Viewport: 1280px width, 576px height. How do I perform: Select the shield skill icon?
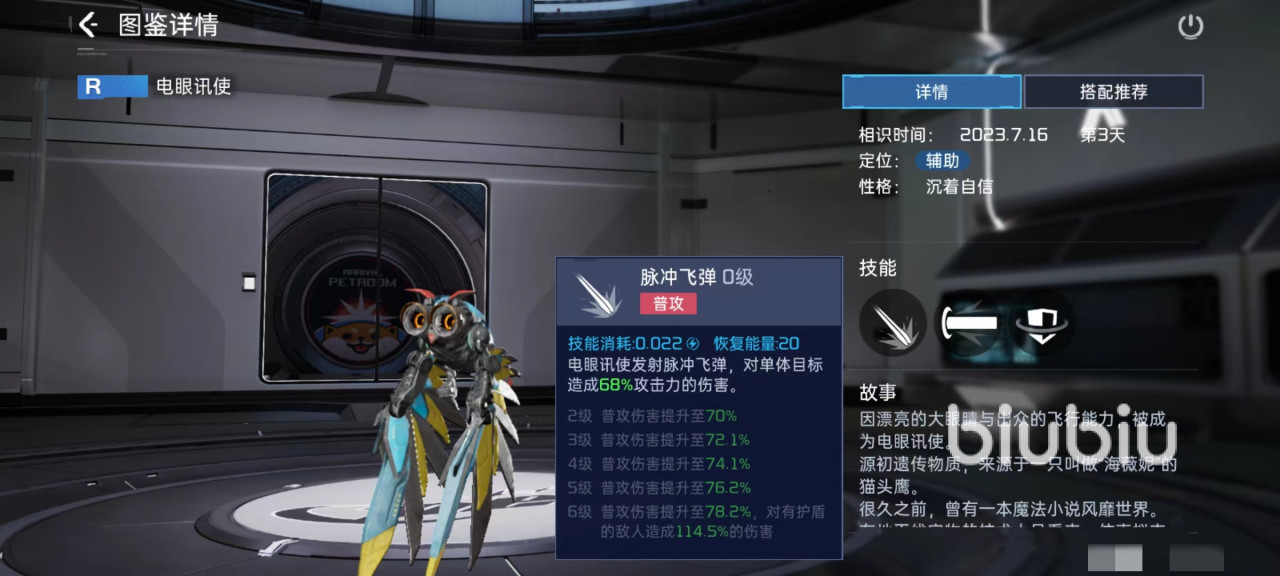tap(1042, 323)
